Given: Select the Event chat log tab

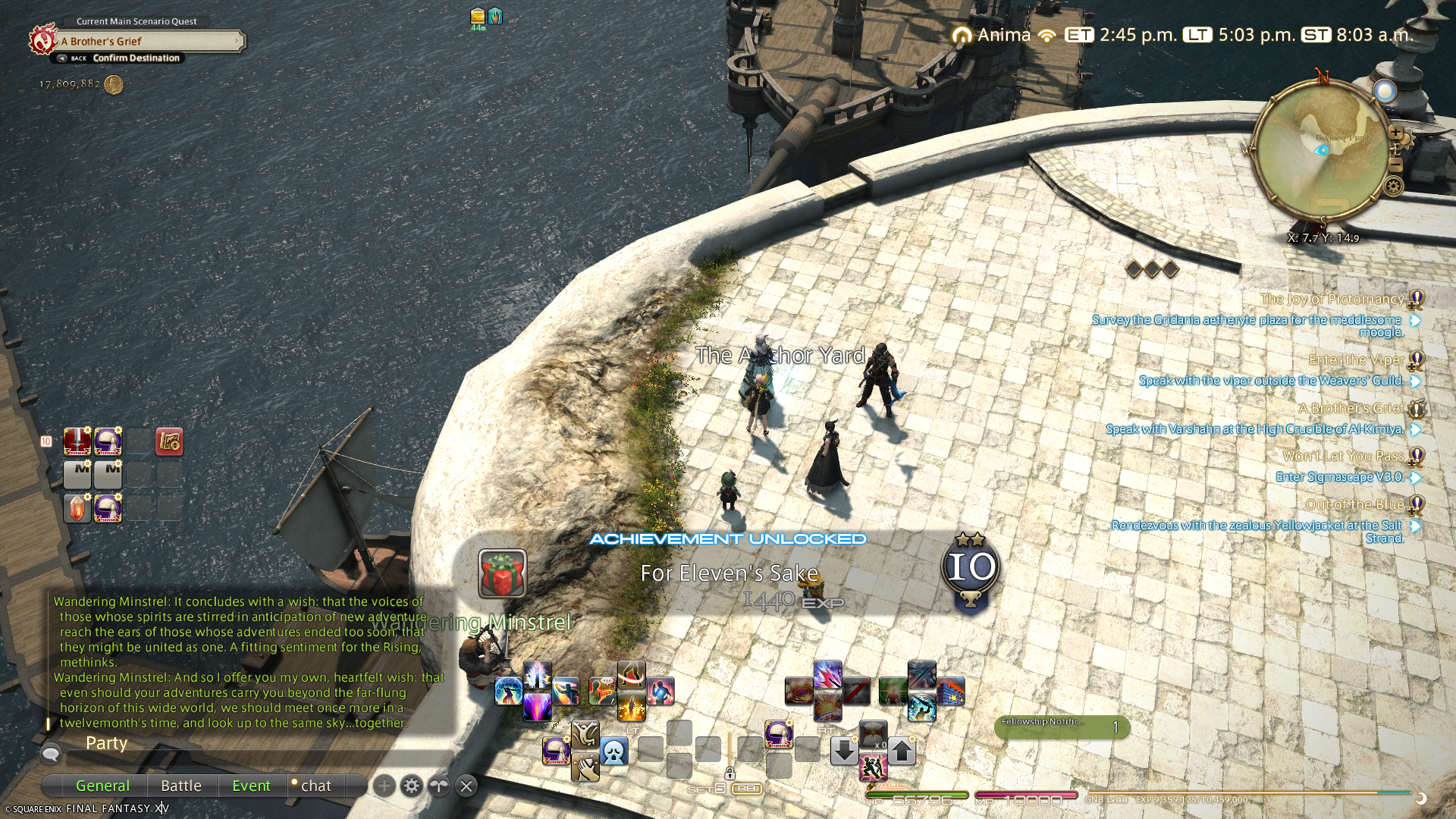Looking at the screenshot, I should point(251,786).
